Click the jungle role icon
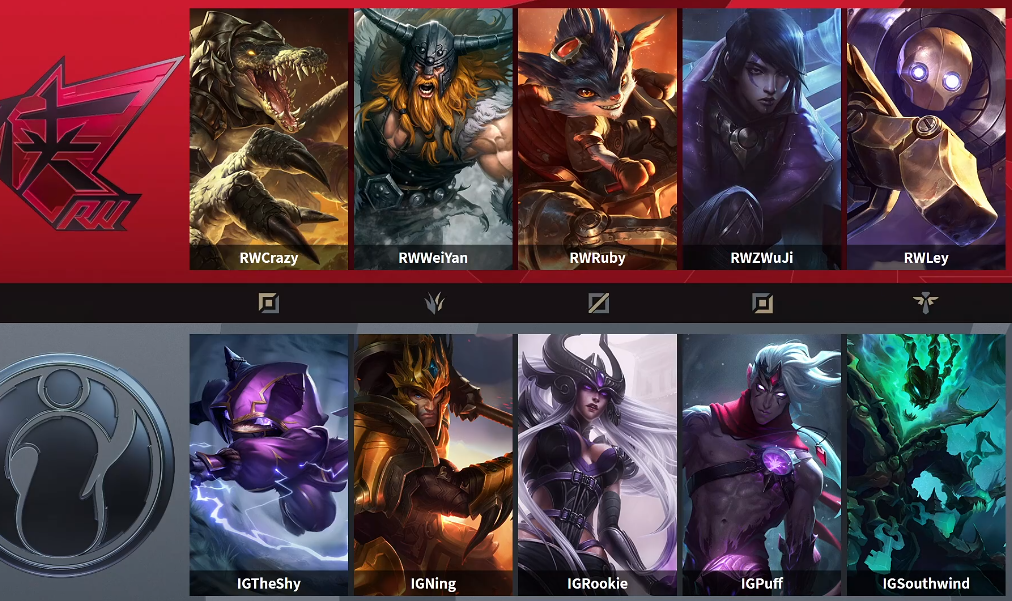Image resolution: width=1012 pixels, height=601 pixels. pyautogui.click(x=433, y=302)
